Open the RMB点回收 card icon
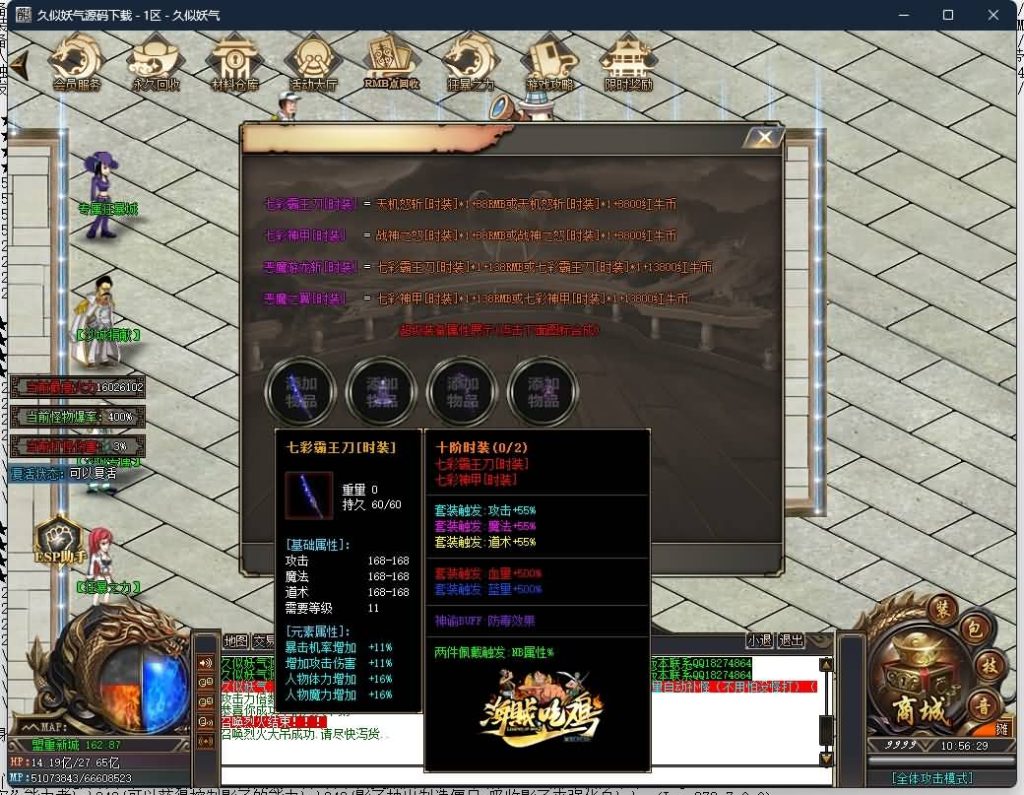The image size is (1024, 795). (392, 62)
